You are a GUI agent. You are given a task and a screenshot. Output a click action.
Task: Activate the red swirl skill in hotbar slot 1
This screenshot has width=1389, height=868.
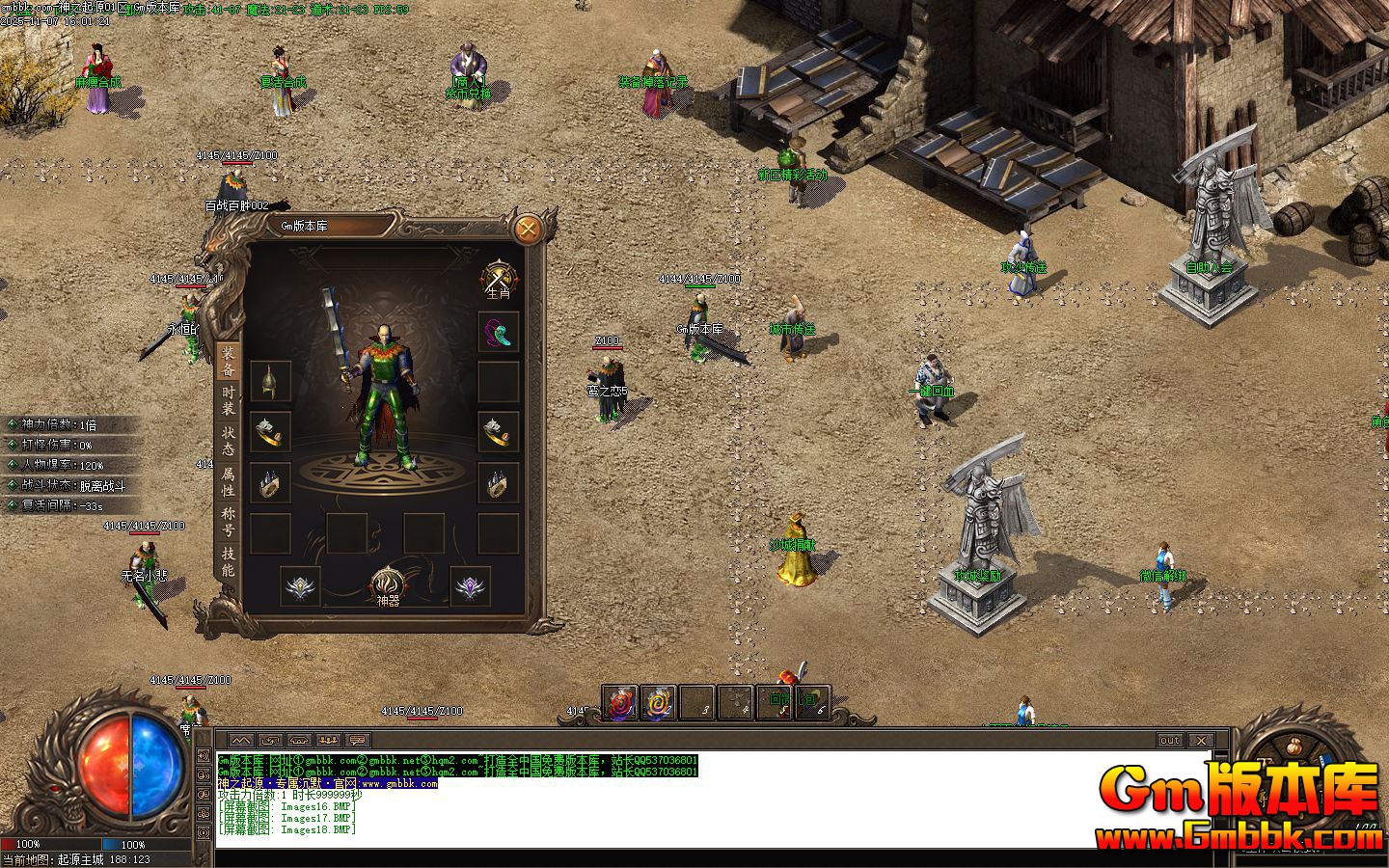622,703
